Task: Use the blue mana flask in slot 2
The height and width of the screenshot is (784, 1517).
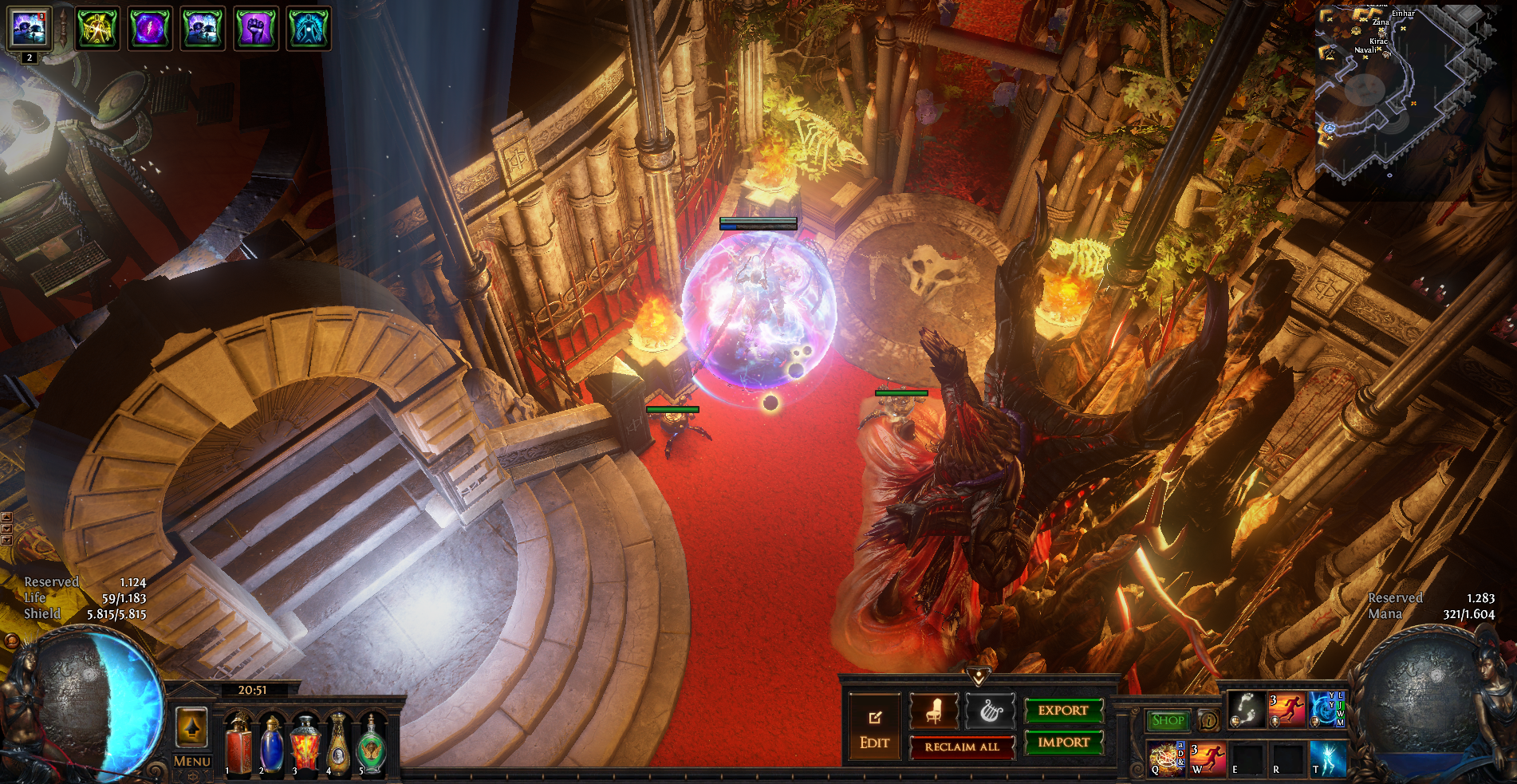Action: 271,745
